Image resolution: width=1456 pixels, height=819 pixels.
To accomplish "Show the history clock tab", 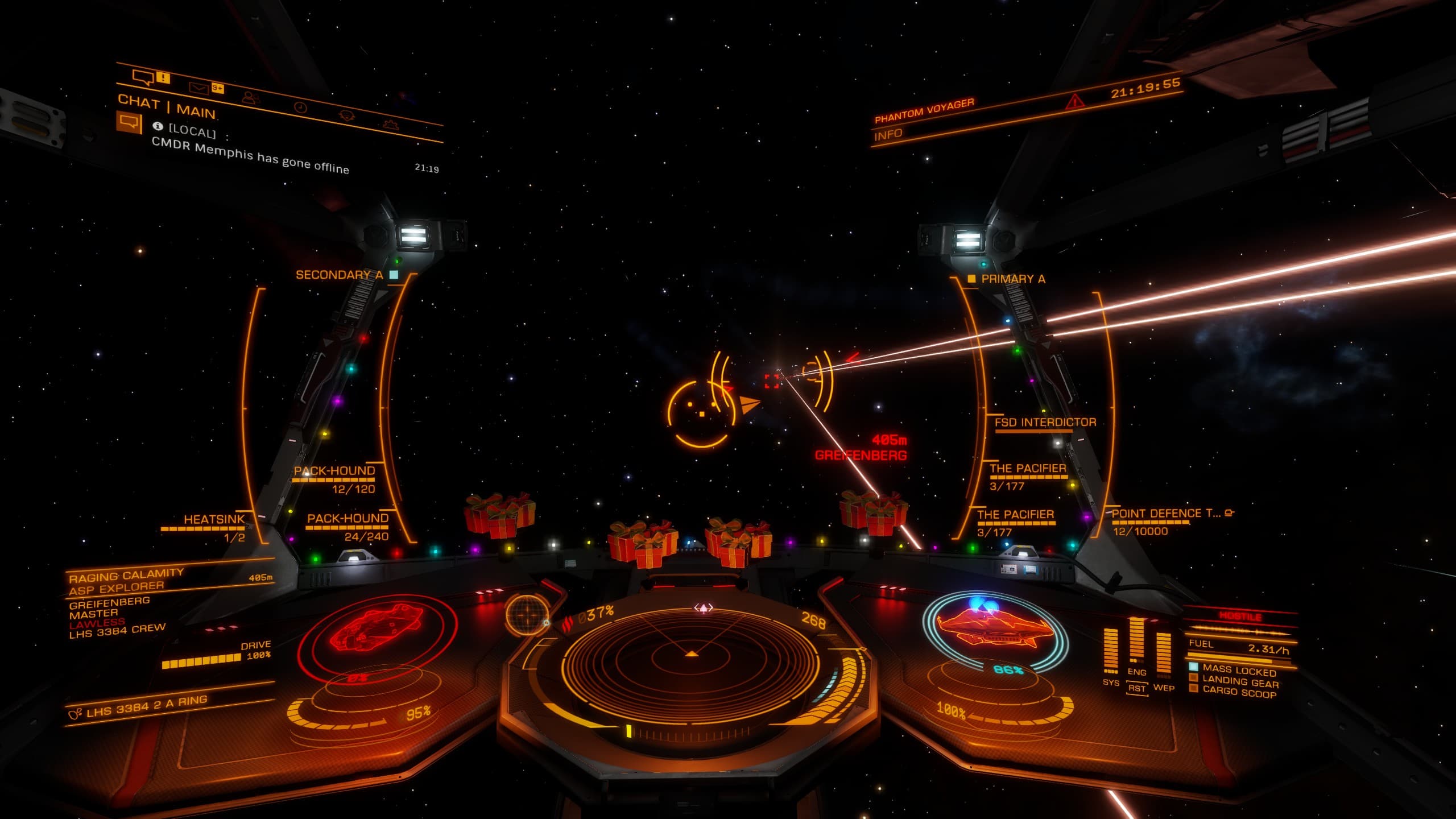I will [x=300, y=107].
